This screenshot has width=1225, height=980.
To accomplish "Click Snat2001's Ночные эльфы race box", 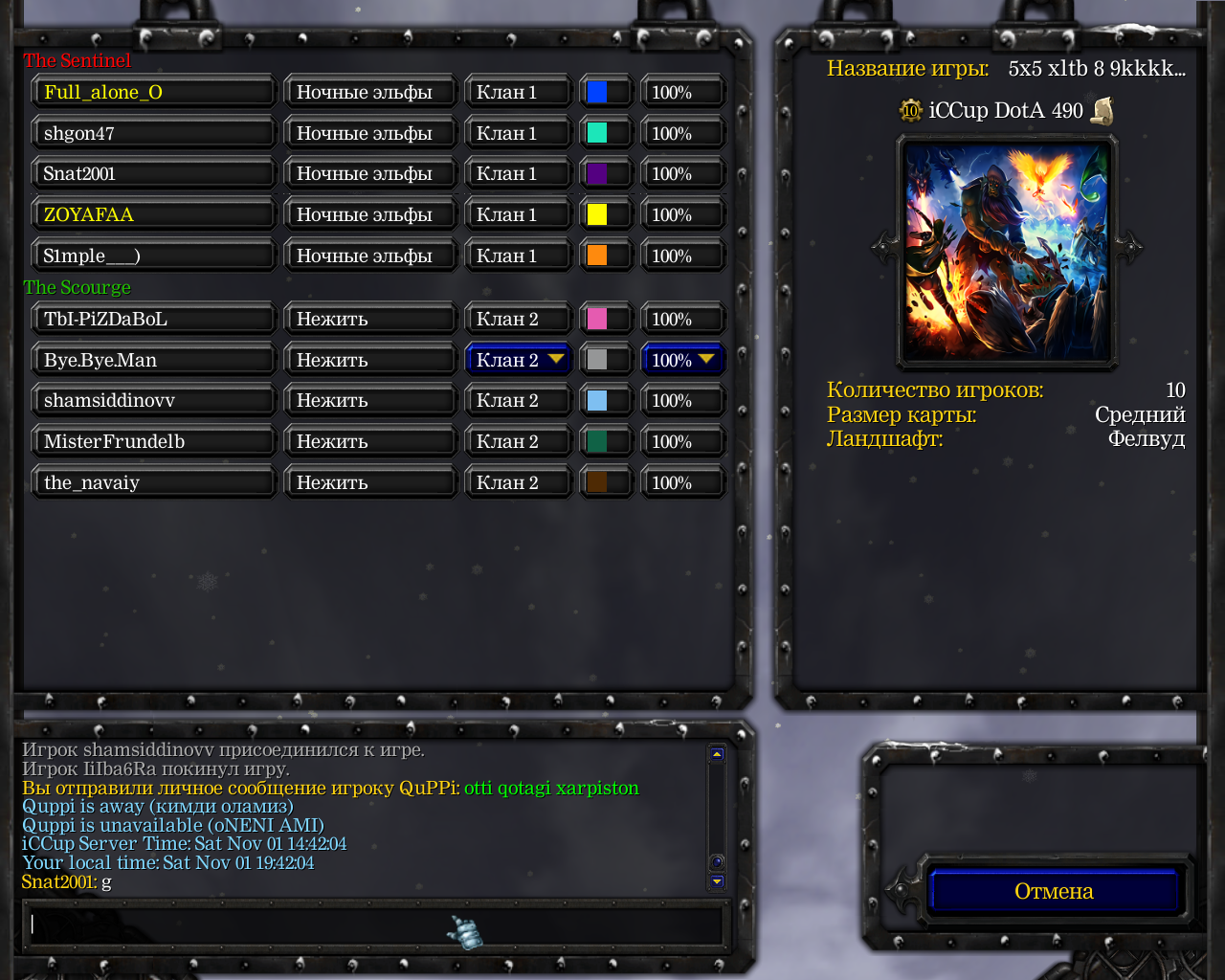I will click(369, 174).
